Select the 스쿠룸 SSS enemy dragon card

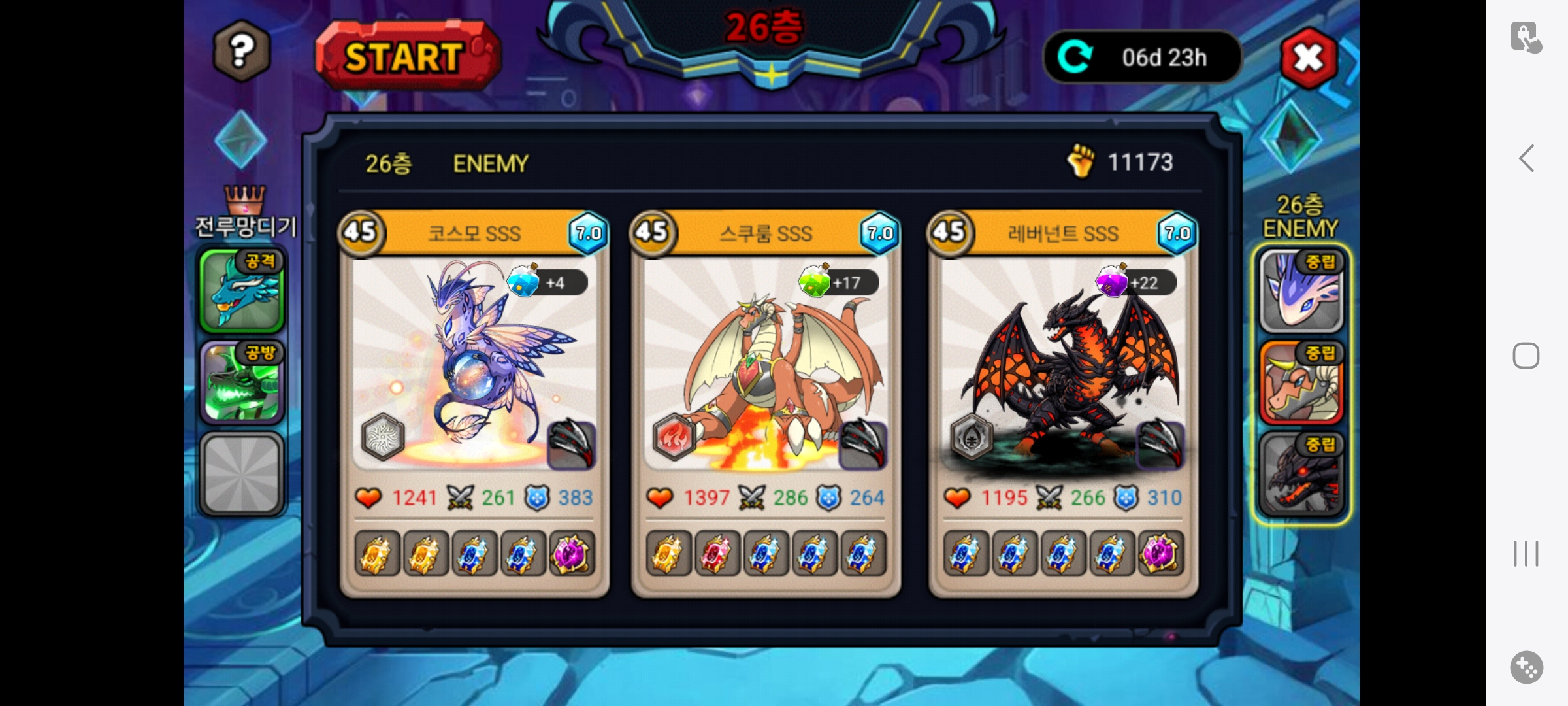(x=766, y=366)
